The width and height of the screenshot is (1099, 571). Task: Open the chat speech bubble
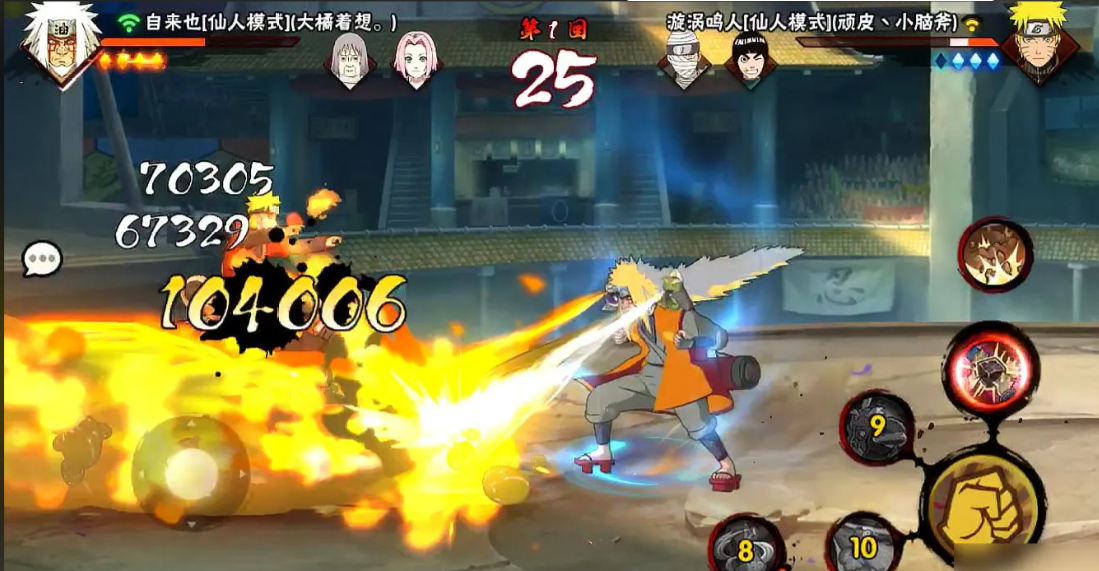[x=42, y=260]
